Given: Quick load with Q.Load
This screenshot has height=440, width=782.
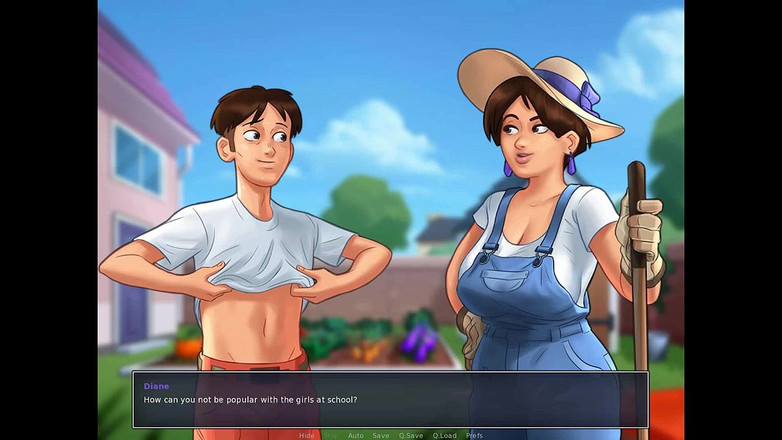Looking at the screenshot, I should pyautogui.click(x=444, y=436).
